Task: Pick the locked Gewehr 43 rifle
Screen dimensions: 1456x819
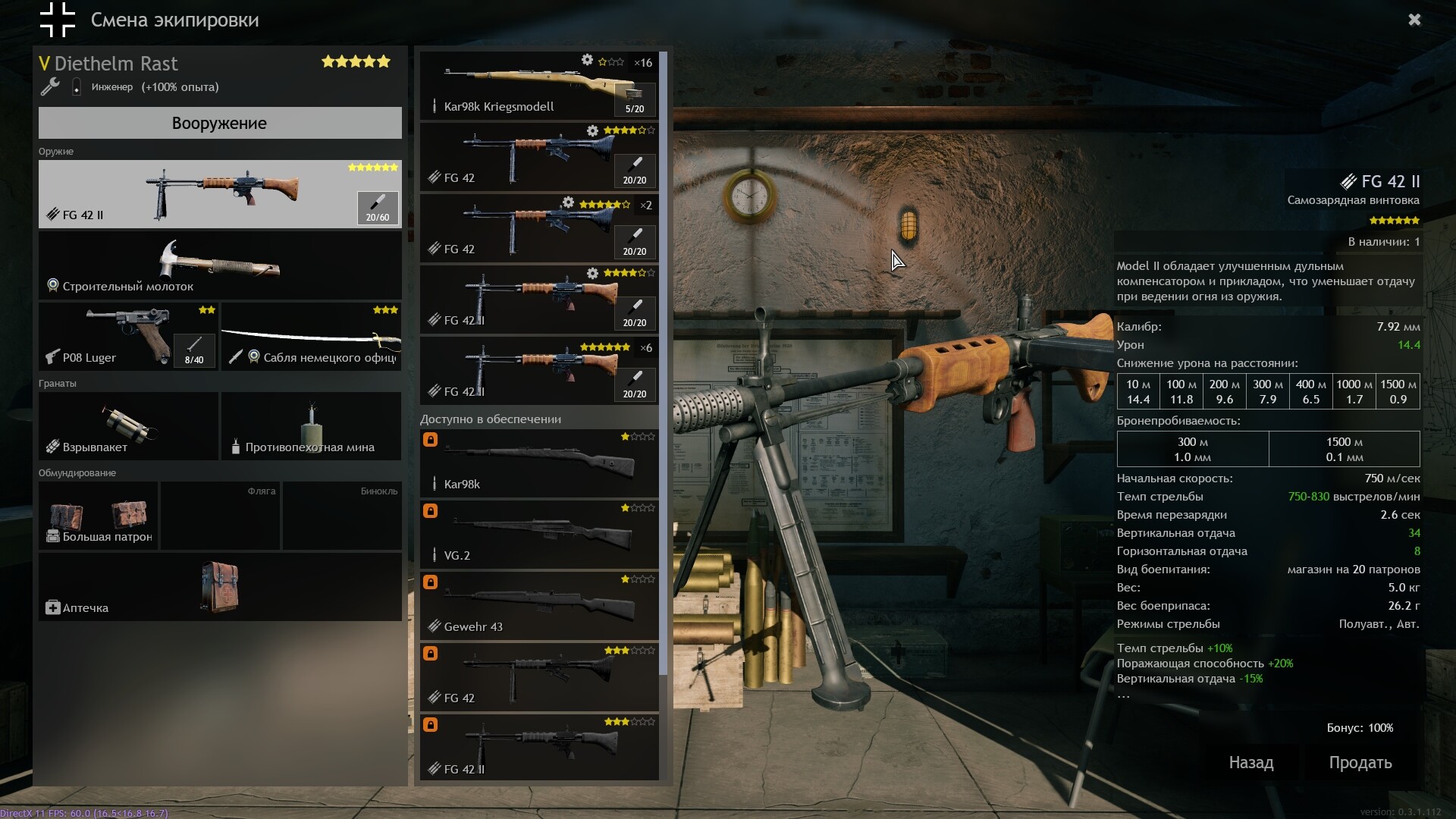Action: 538,606
